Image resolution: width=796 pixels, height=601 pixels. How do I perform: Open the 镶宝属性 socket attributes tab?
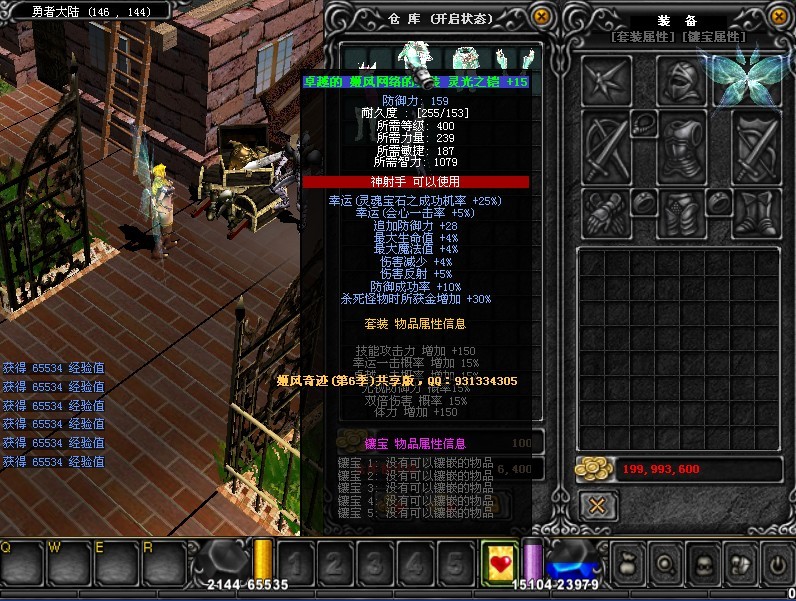coord(714,37)
